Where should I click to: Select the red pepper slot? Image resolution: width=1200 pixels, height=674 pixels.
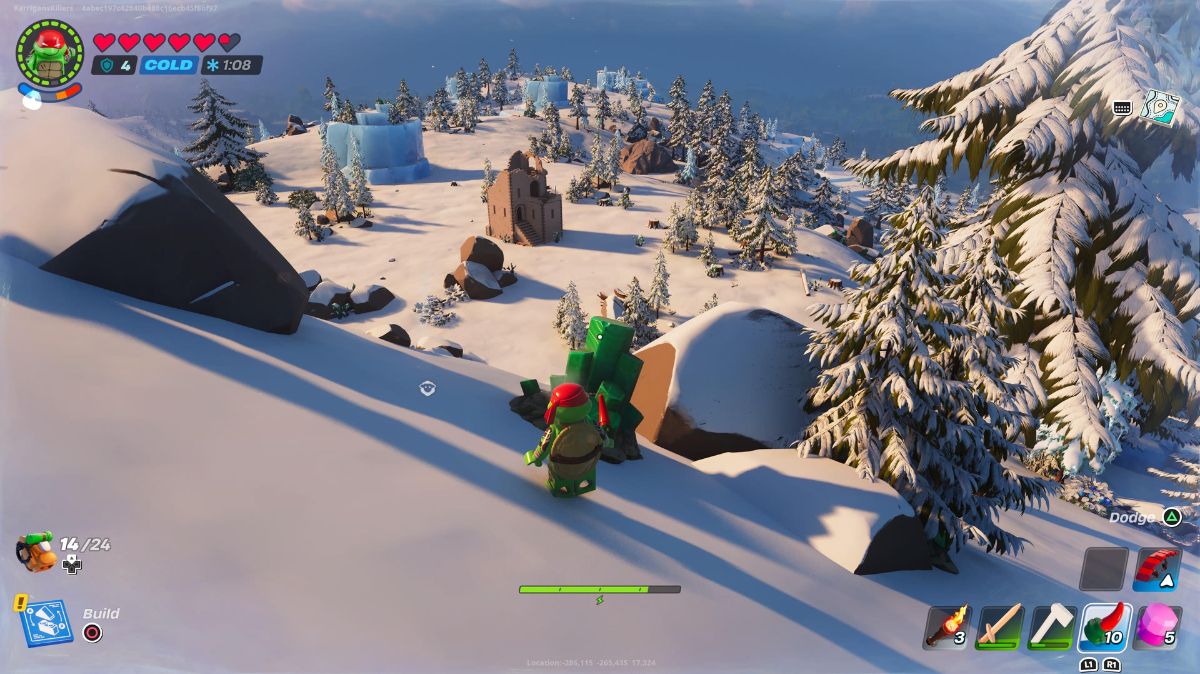pyautogui.click(x=1105, y=627)
